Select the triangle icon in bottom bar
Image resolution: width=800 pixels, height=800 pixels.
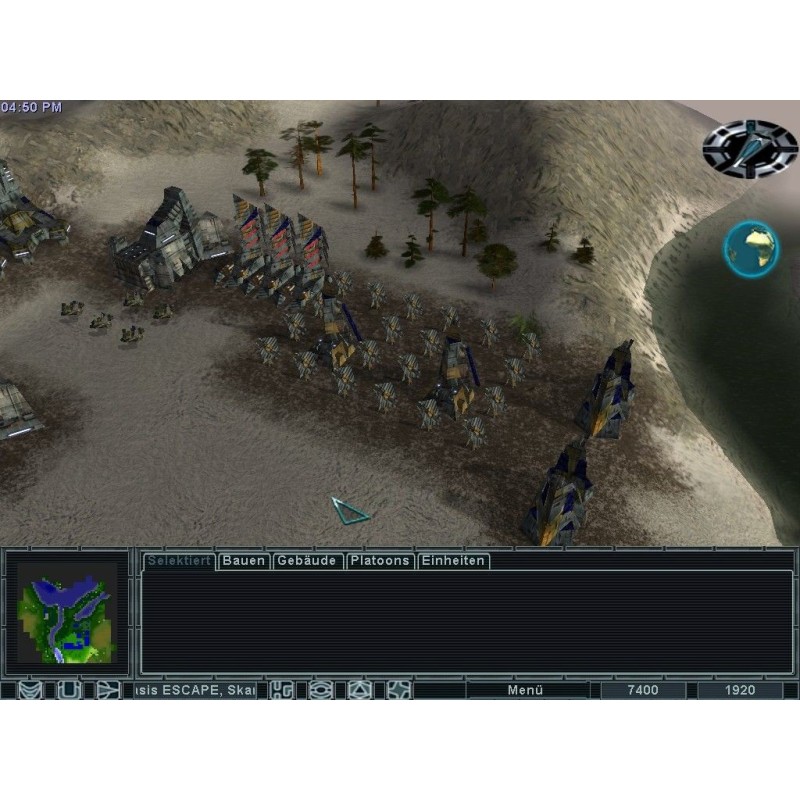(360, 690)
